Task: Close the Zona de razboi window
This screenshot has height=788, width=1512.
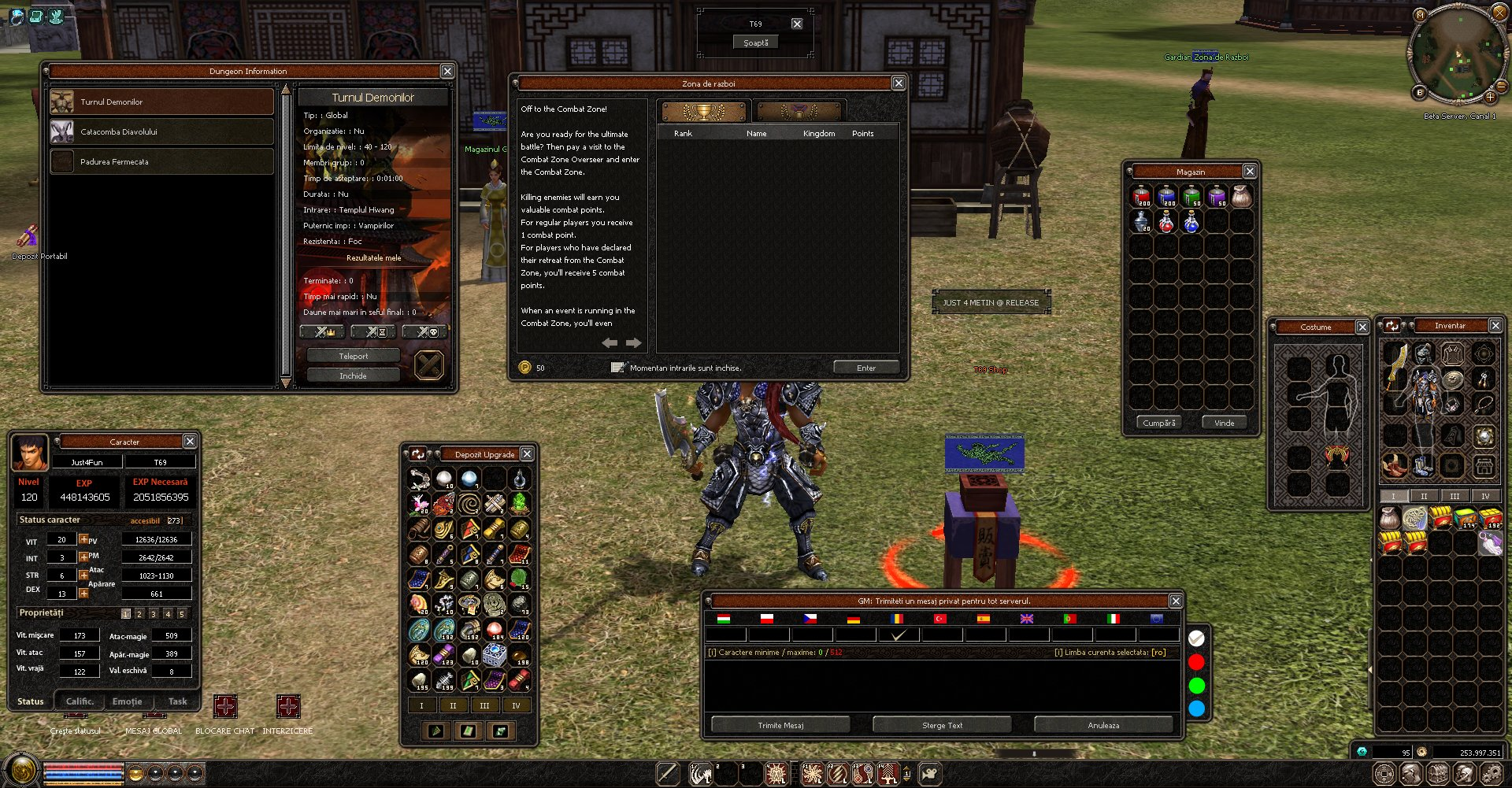Action: click(899, 83)
